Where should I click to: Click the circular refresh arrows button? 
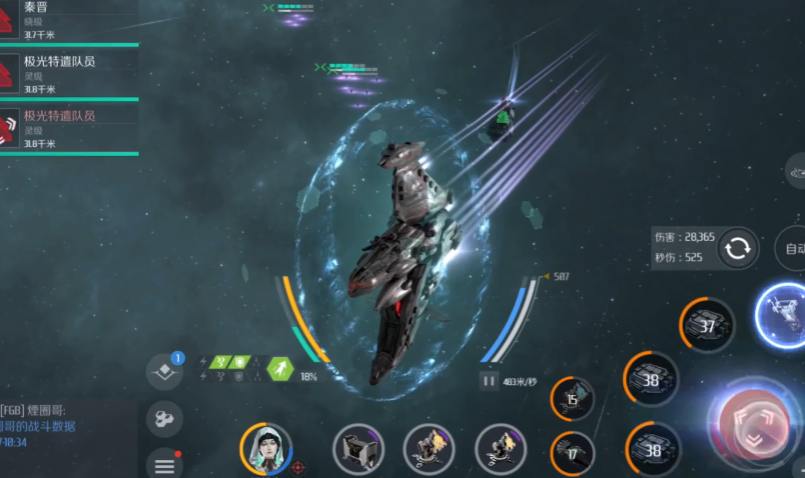click(738, 248)
